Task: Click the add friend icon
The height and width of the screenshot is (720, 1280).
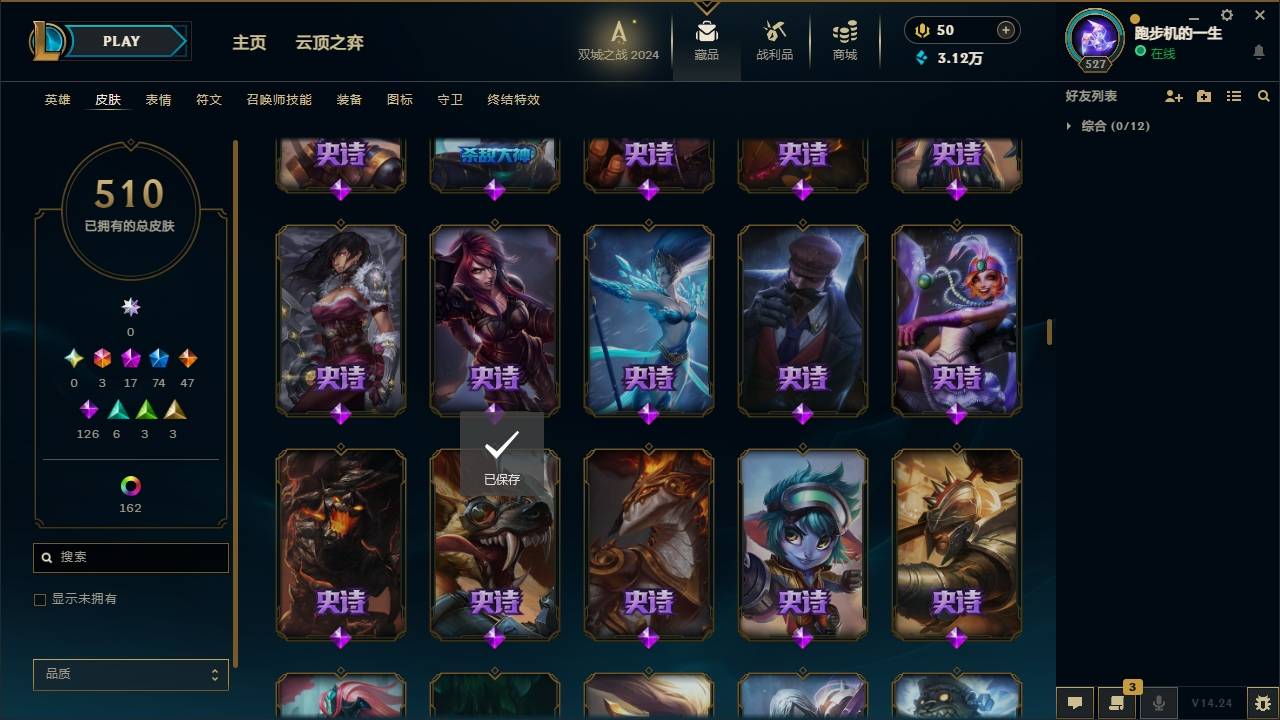Action: [1174, 95]
